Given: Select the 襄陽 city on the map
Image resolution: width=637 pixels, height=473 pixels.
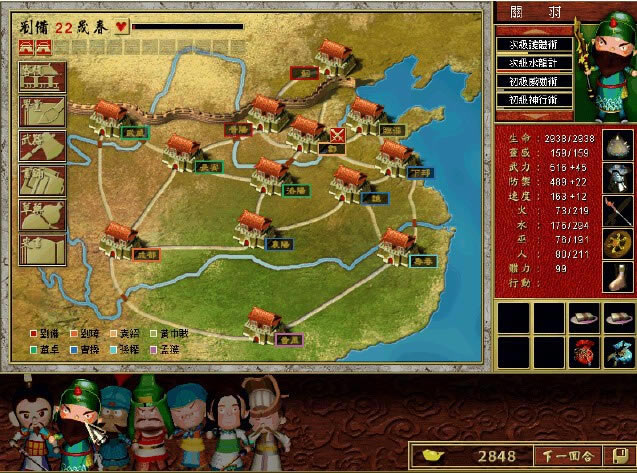Looking at the screenshot, I should coord(255,229).
